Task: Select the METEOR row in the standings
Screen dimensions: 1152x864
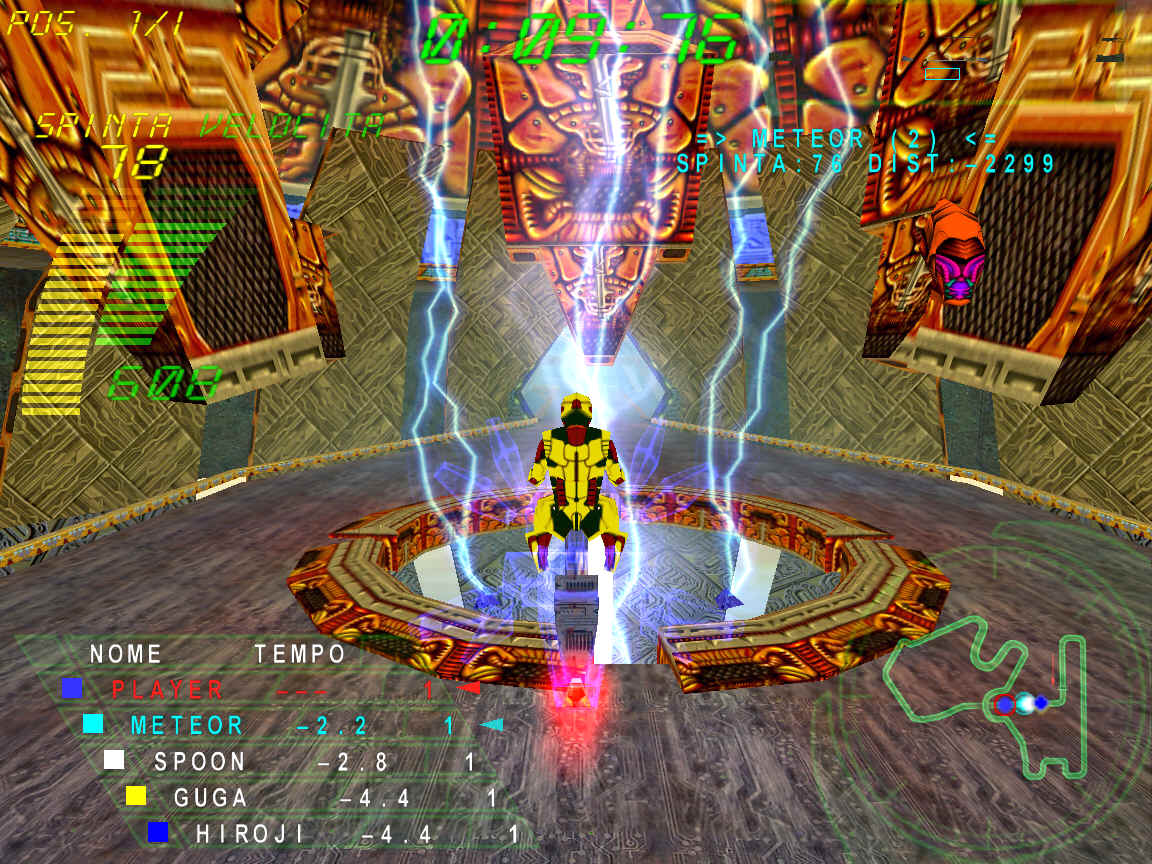Action: coord(187,725)
